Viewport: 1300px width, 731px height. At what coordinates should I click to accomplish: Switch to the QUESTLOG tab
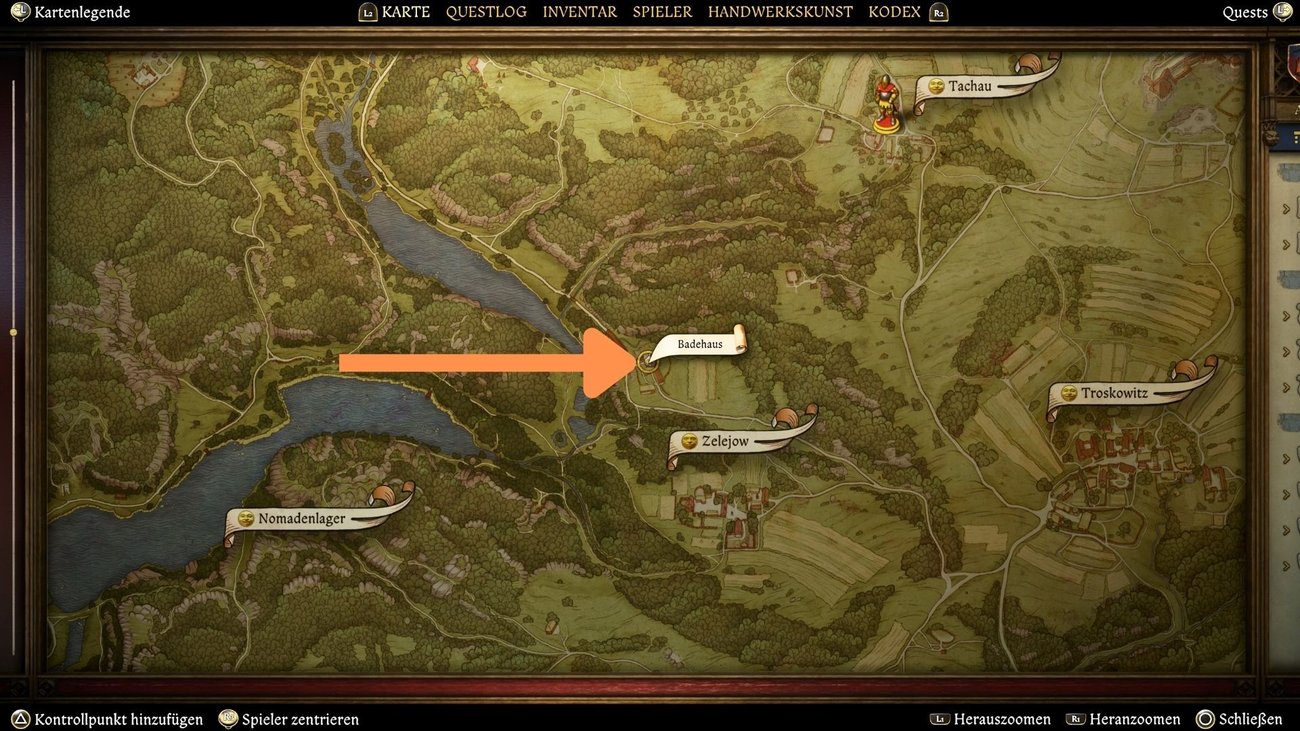(486, 11)
